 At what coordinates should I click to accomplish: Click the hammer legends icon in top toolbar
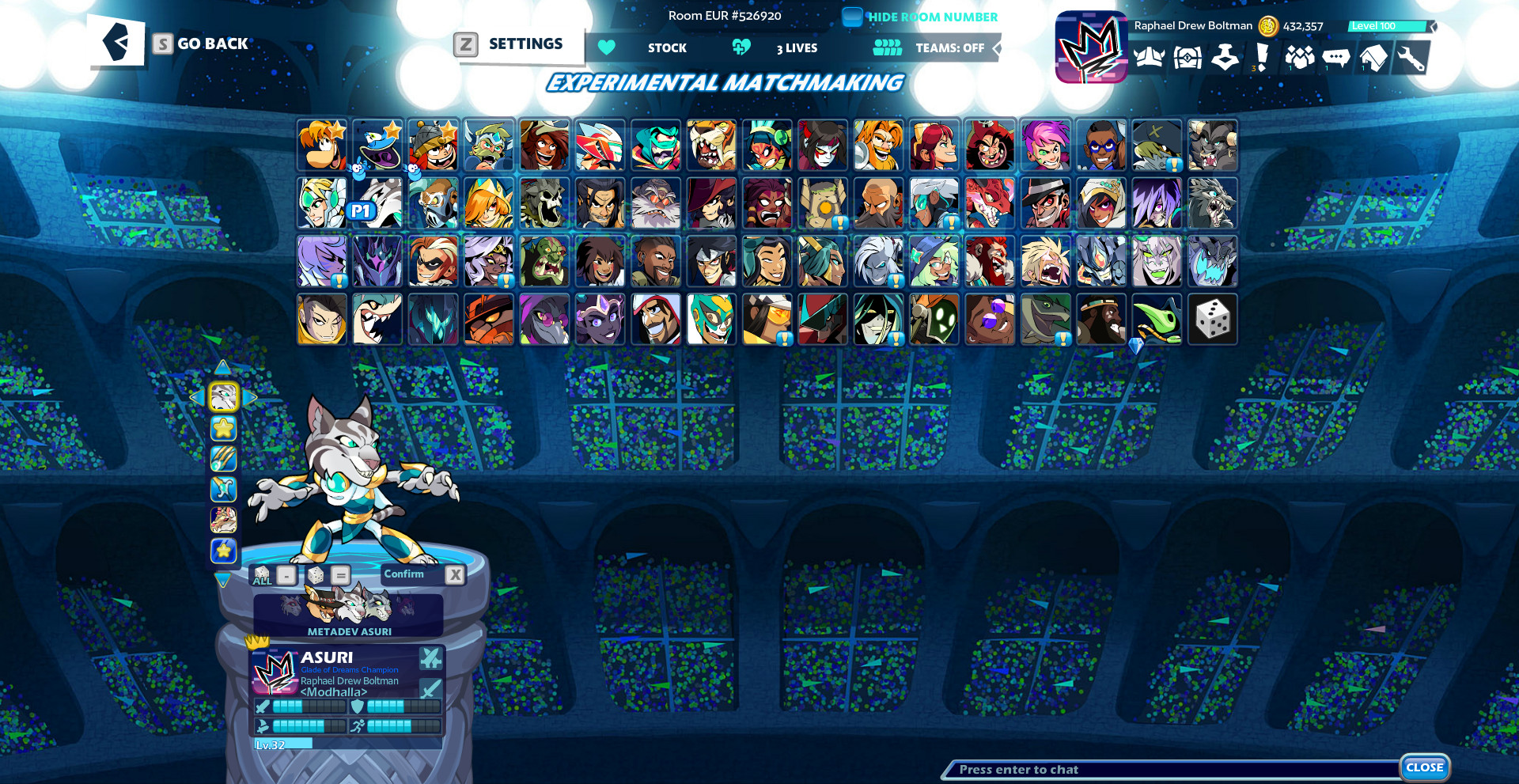1225,57
